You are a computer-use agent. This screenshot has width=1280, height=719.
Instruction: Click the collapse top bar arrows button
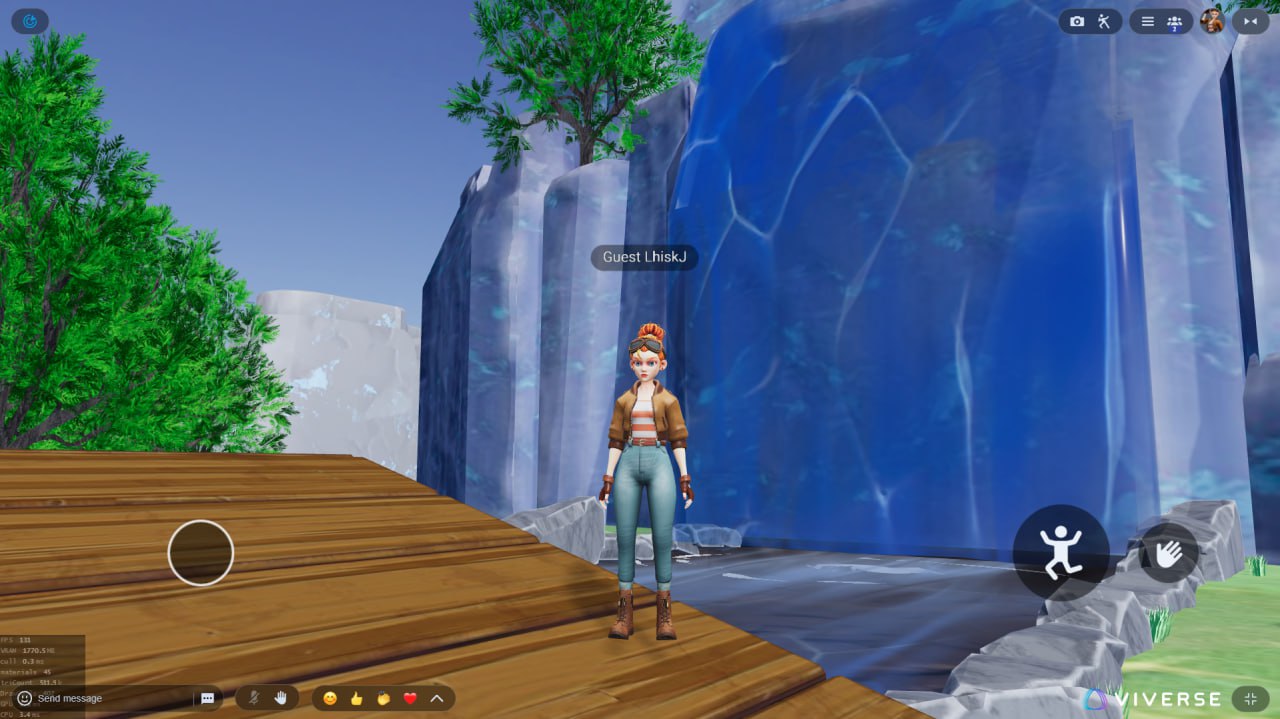tap(1250, 21)
